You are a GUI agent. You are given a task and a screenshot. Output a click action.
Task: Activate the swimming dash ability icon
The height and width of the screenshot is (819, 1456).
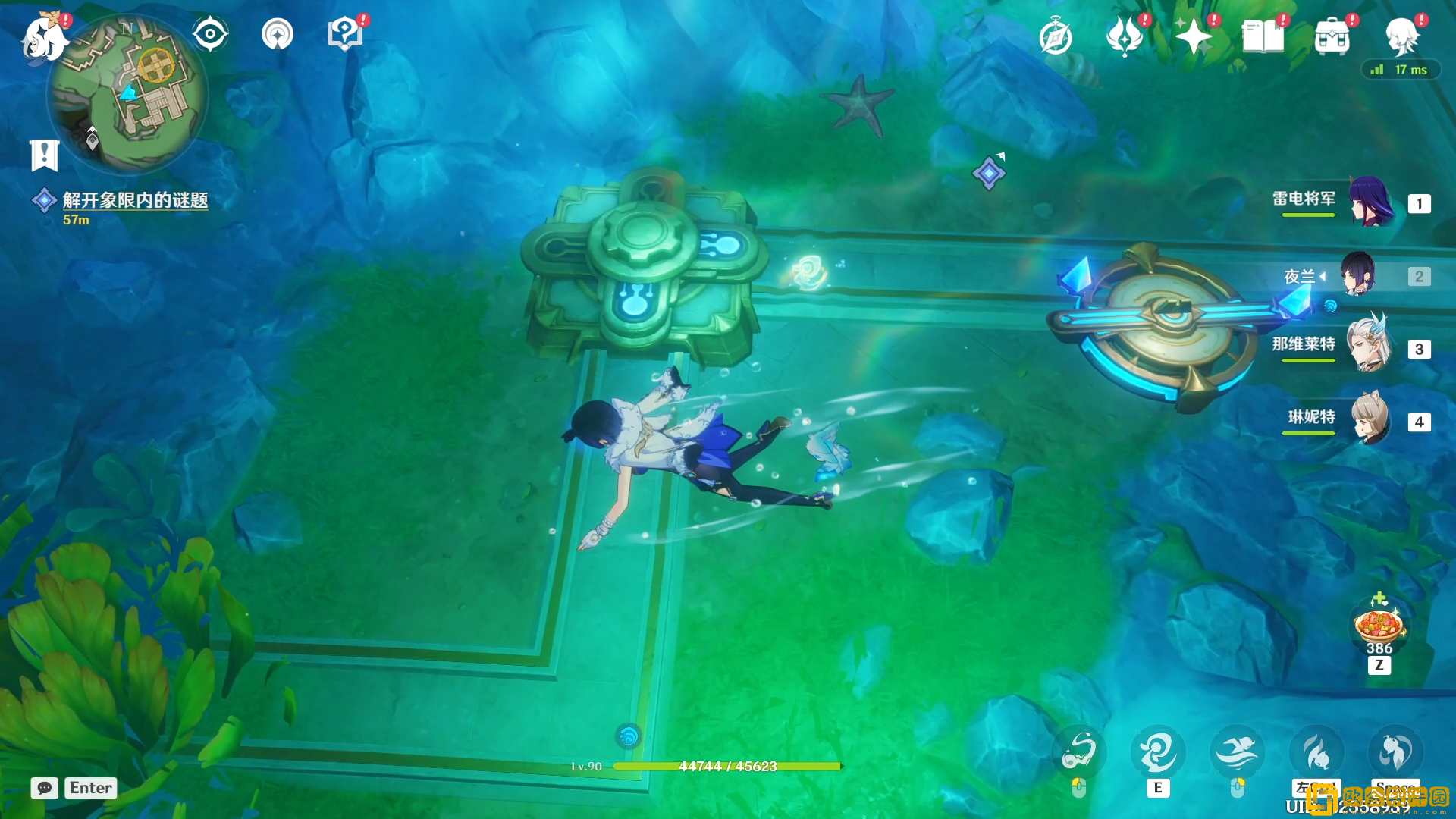click(1236, 752)
